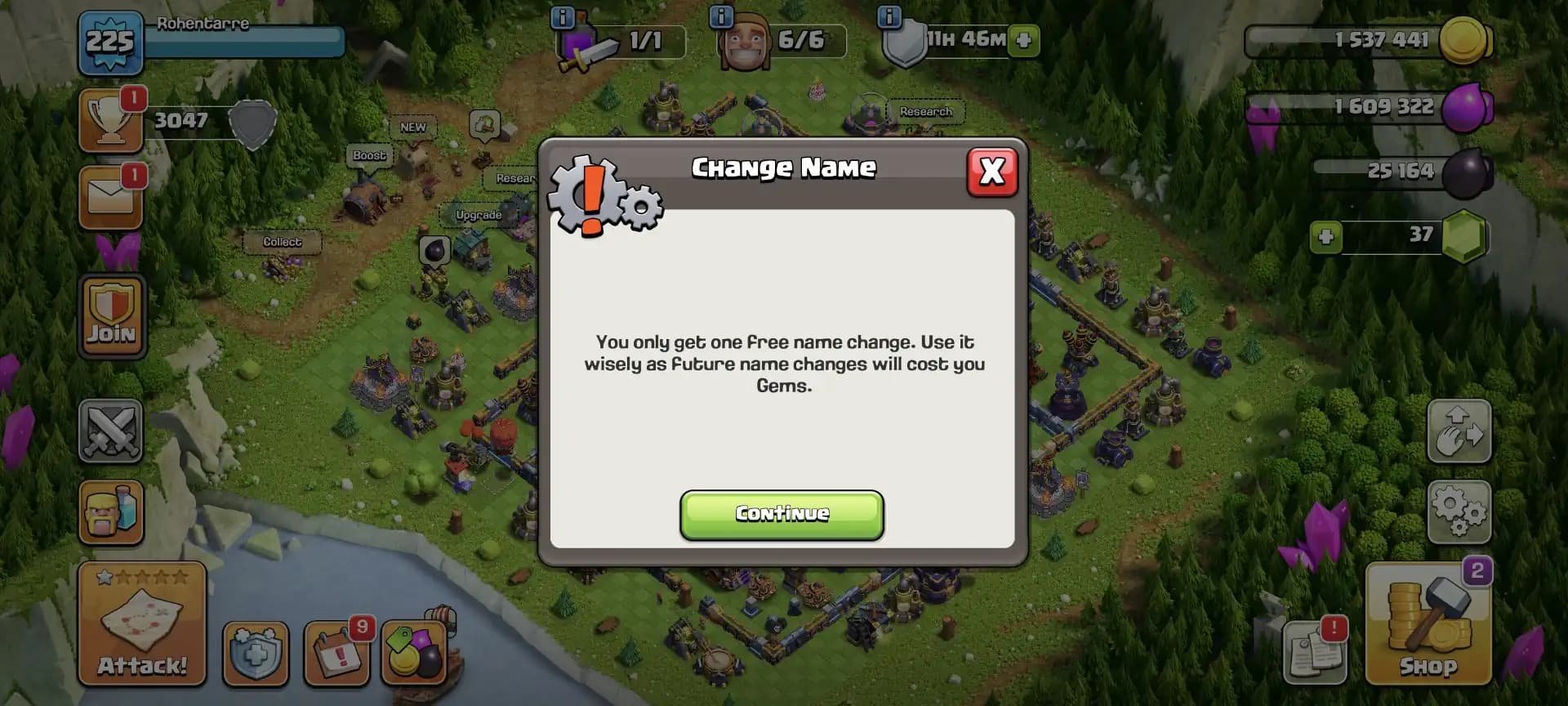The image size is (1568, 706).
Task: Open the village layout editor hand icon
Action: (1459, 431)
